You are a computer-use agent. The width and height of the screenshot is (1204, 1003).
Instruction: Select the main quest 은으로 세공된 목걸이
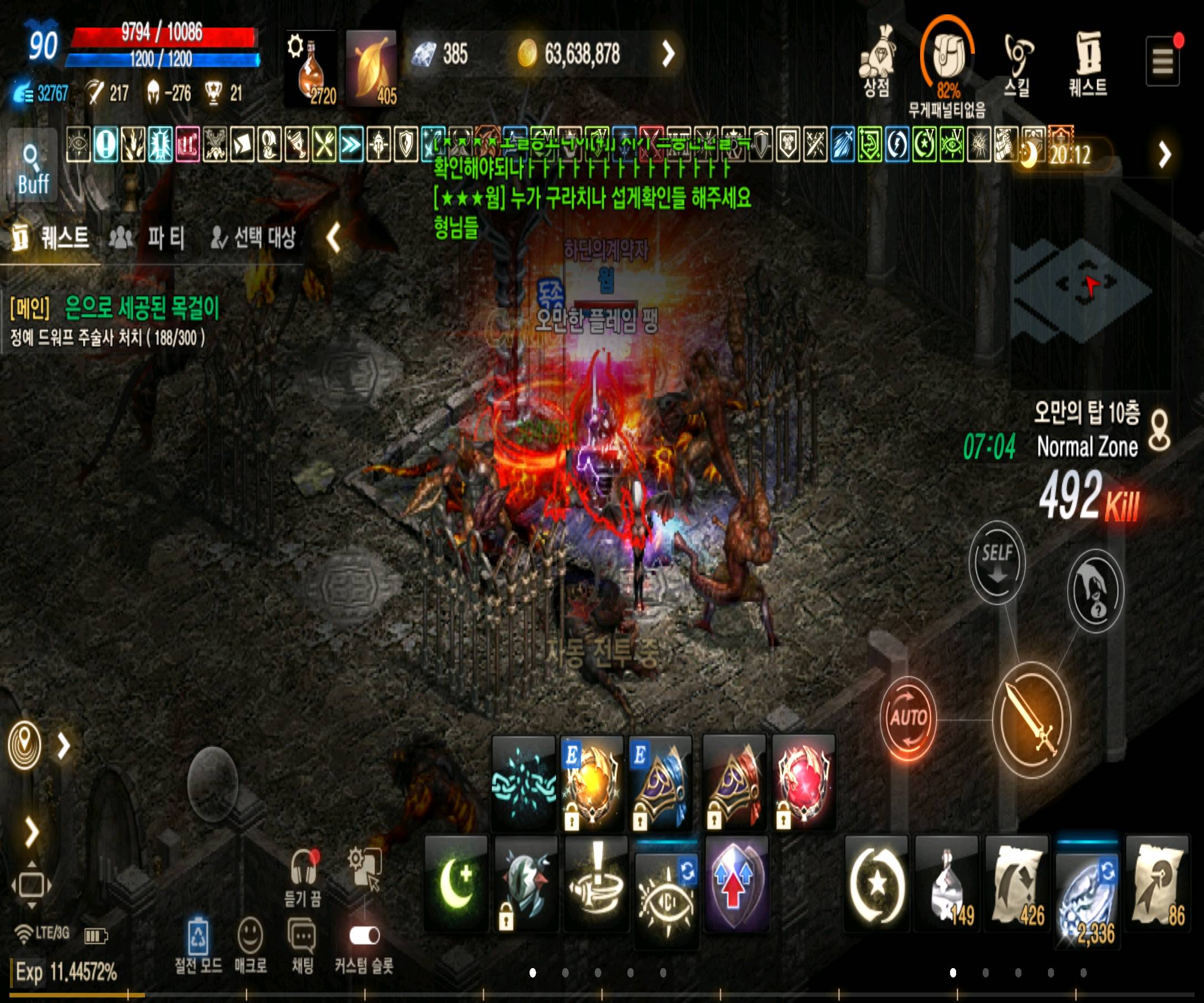[141, 308]
